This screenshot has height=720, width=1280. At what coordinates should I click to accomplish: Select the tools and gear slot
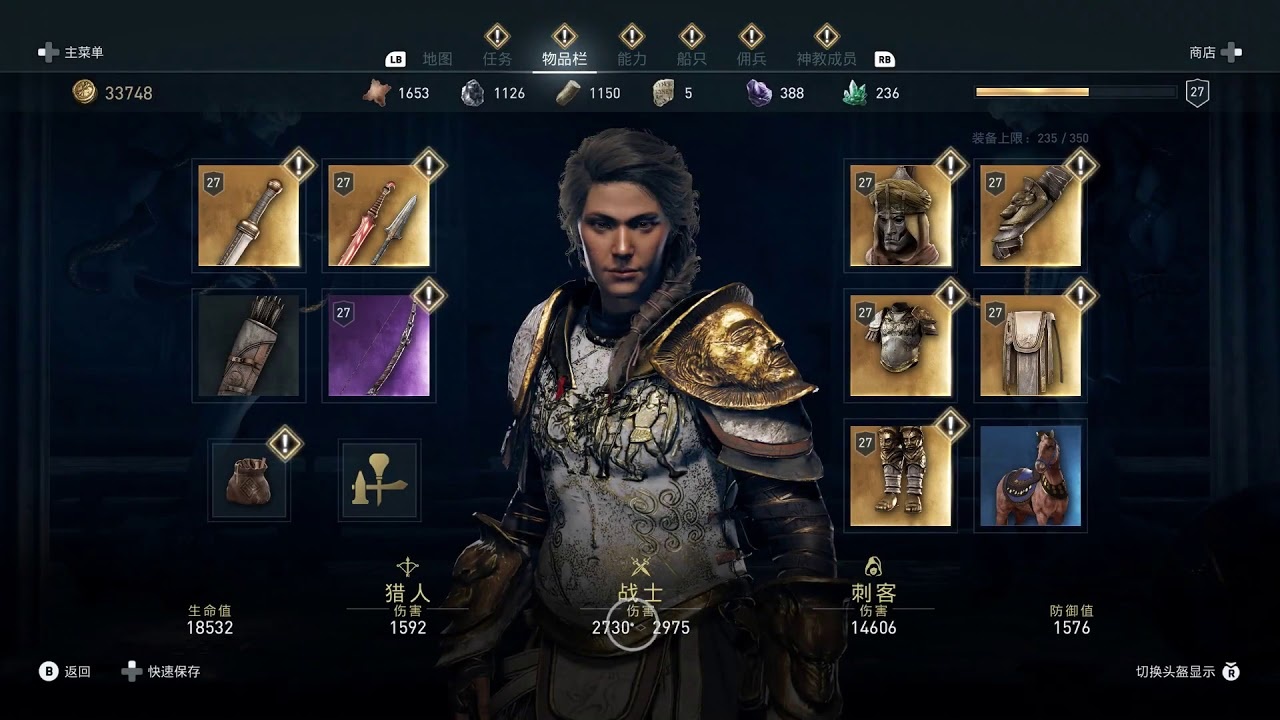coord(379,480)
